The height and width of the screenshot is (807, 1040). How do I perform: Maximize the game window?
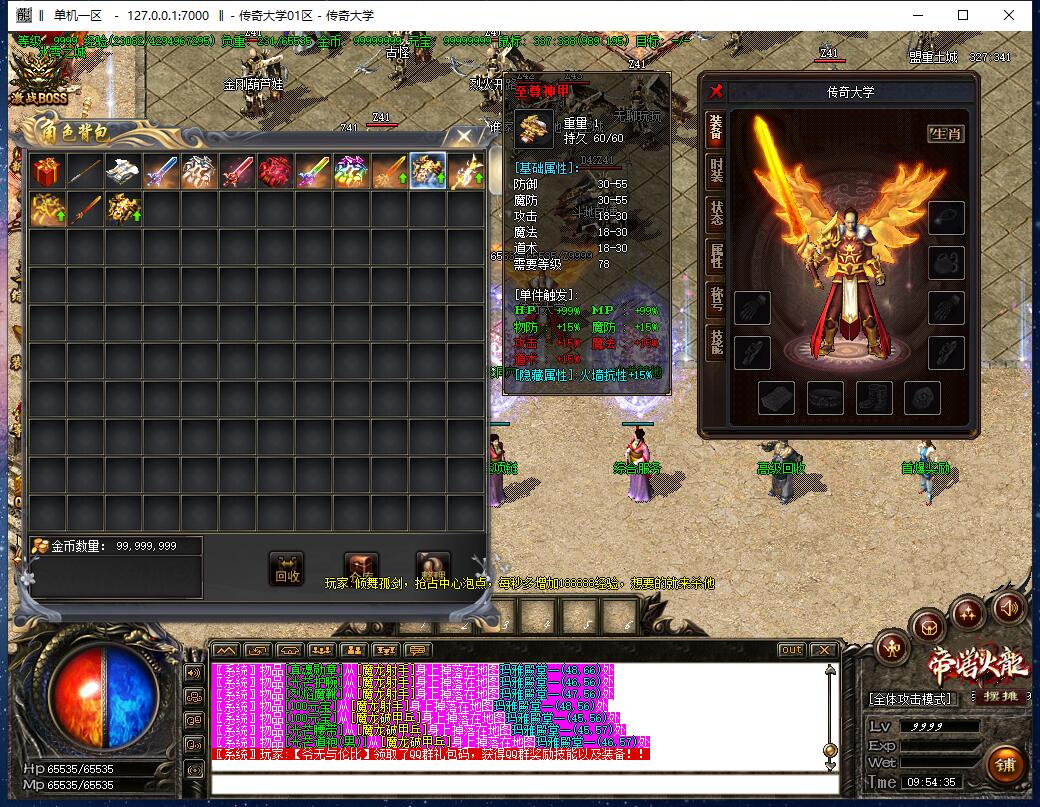click(963, 15)
